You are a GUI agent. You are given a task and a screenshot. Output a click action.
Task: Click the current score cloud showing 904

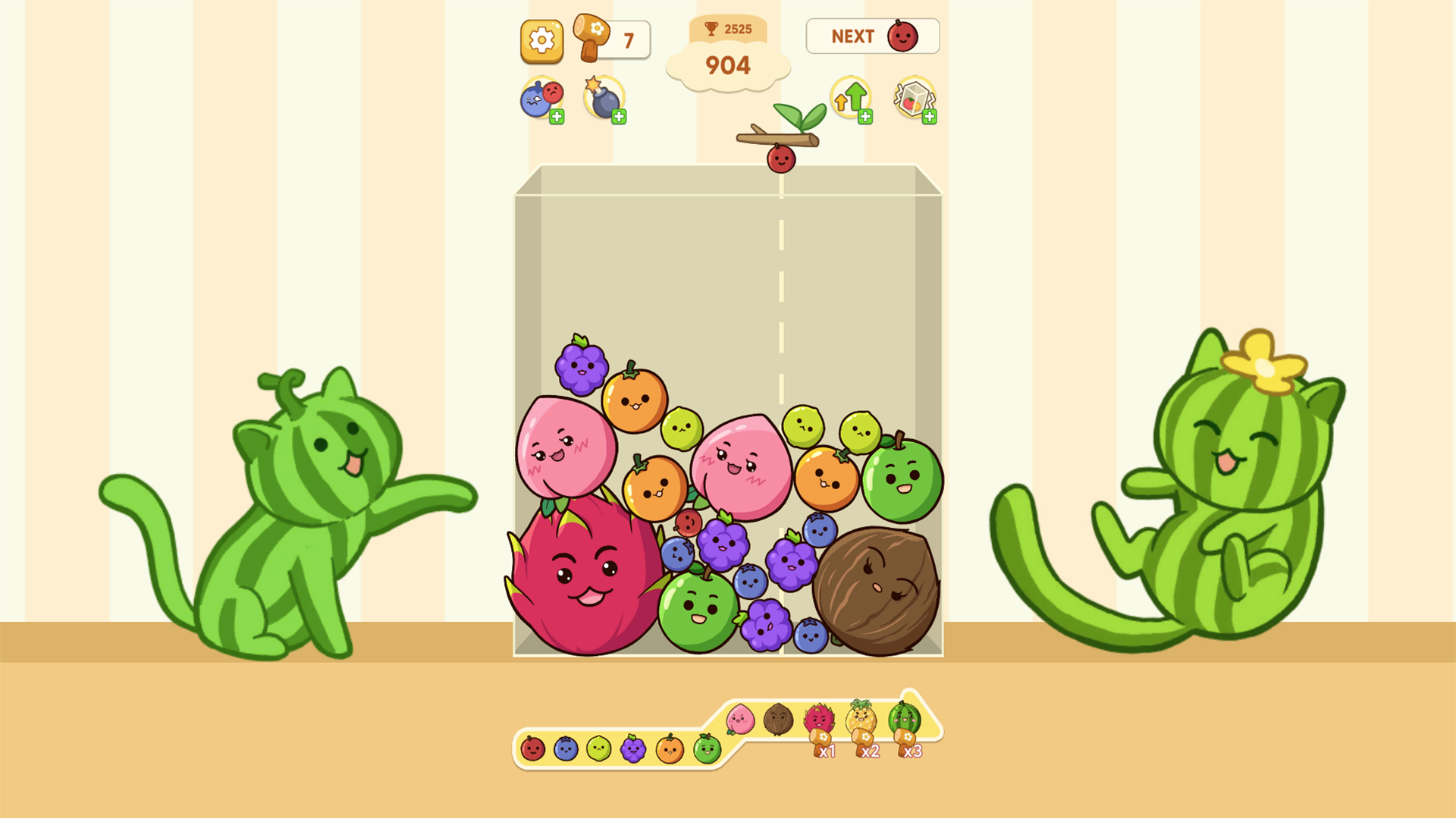point(728,67)
